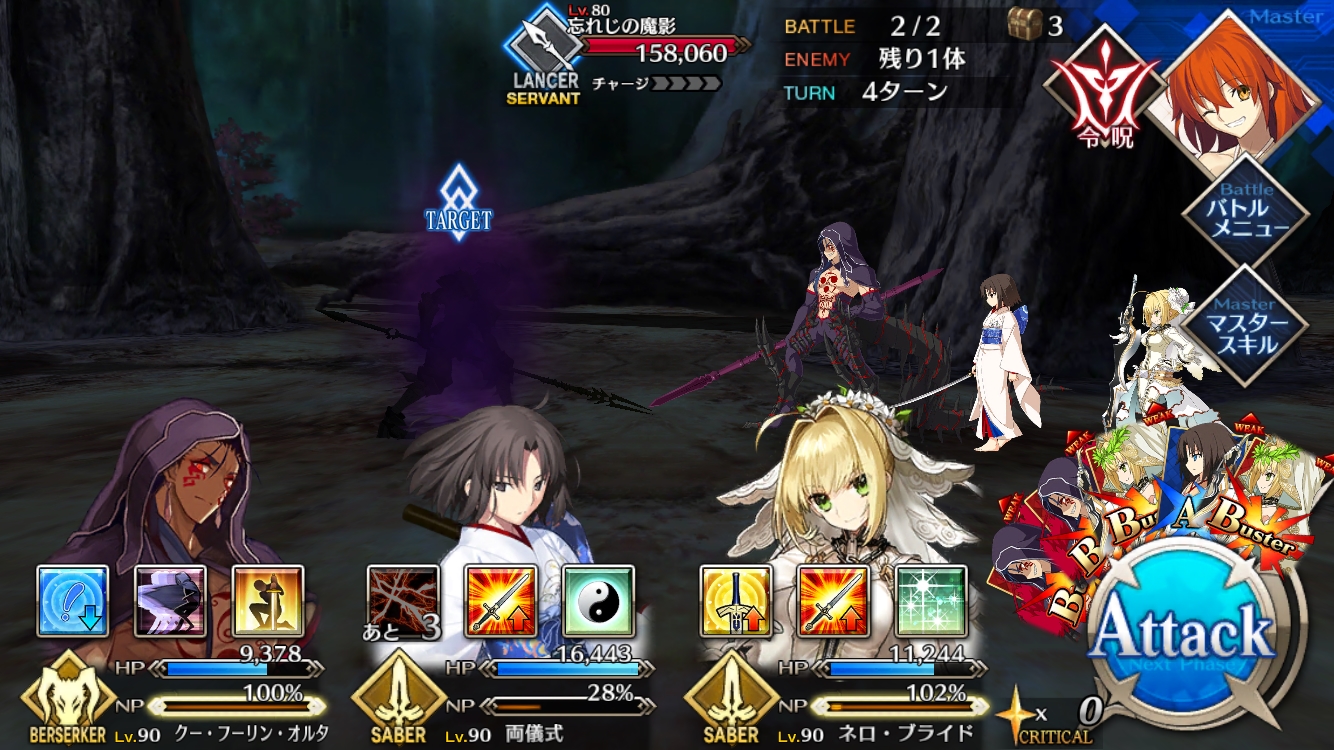Screen dimensions: 1334x750
Task: Use Ryougi Shiki's yin-yang skill
Action: coord(598,601)
